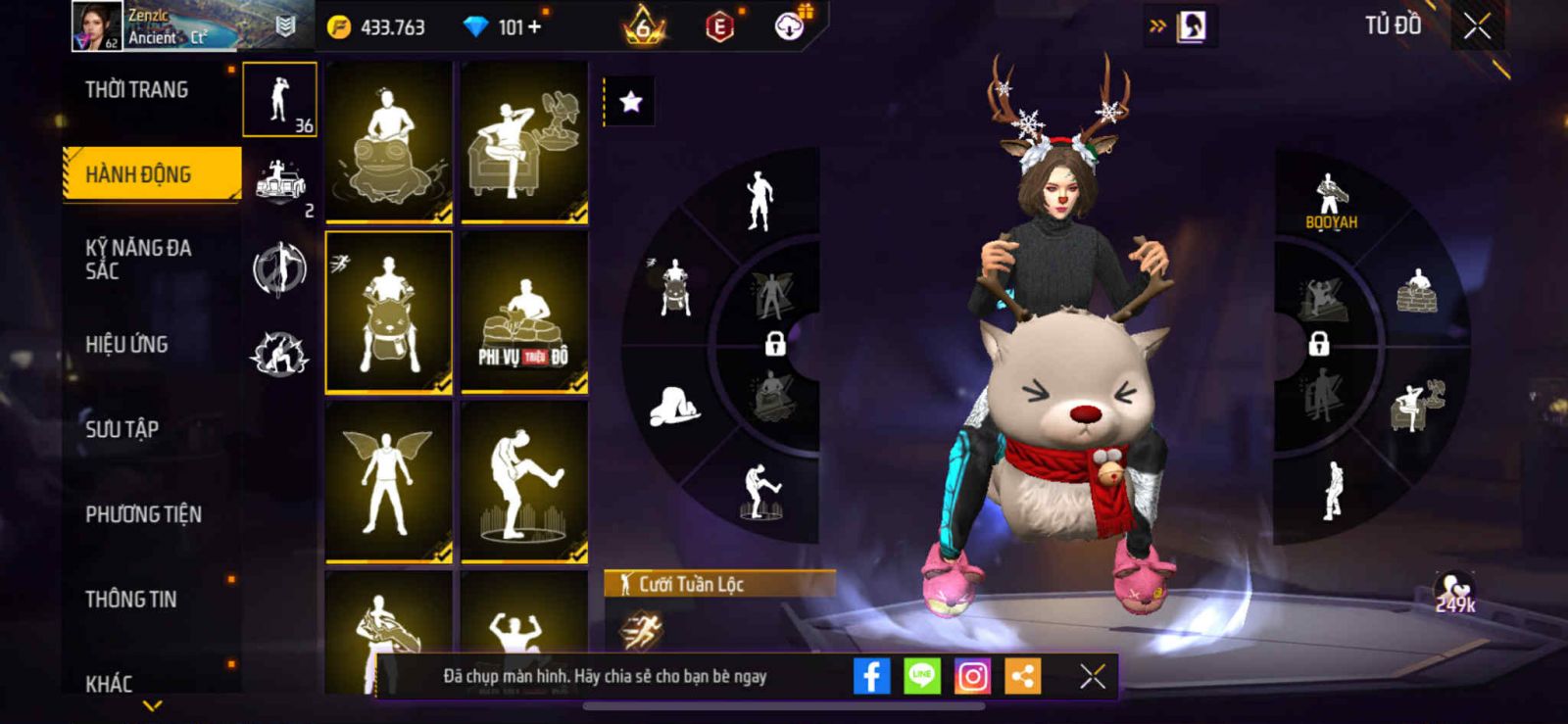Image resolution: width=1568 pixels, height=724 pixels.
Task: Select the high-kick emote tile
Action: [x=524, y=482]
